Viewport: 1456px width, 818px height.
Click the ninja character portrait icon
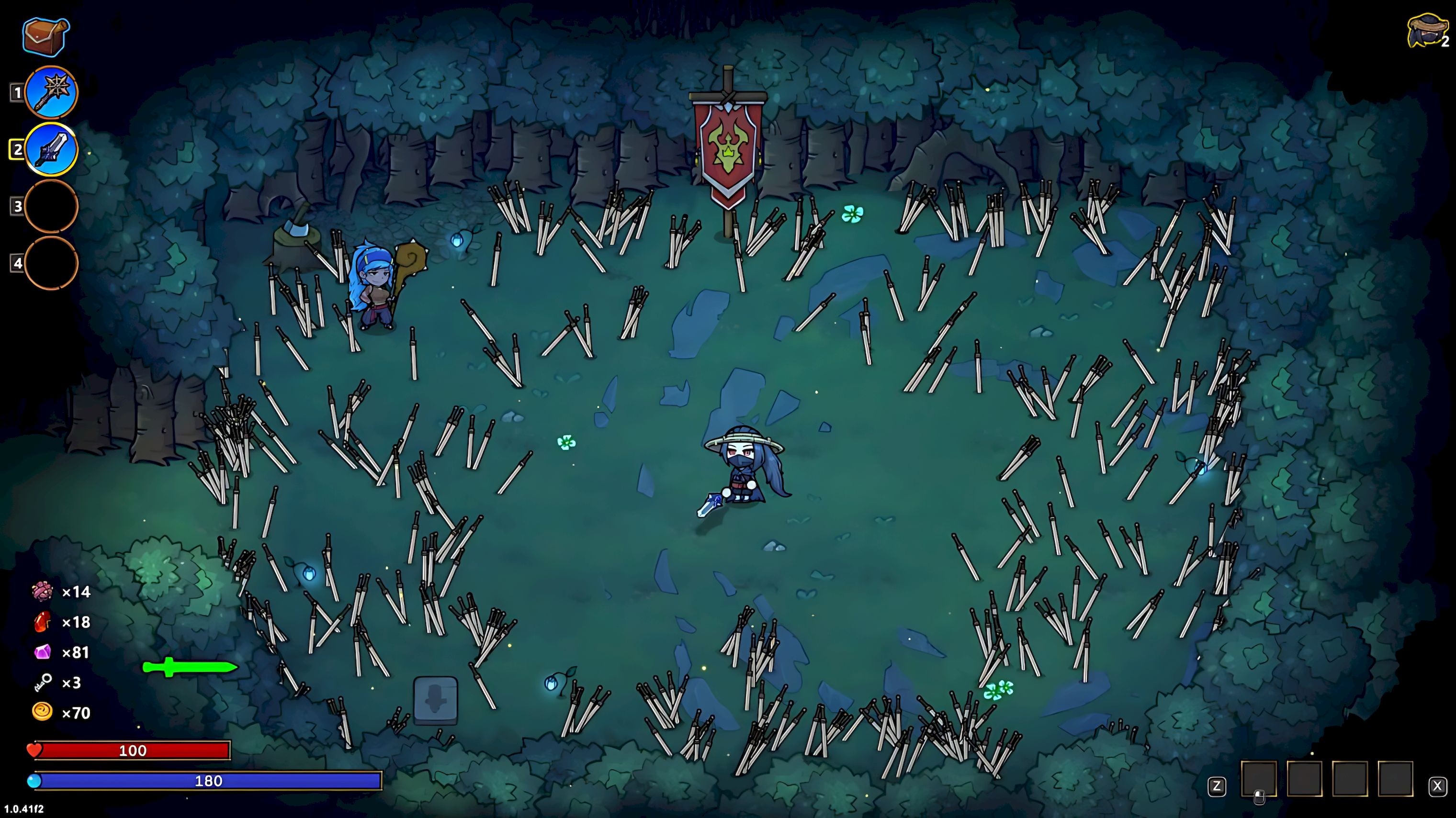(x=1424, y=31)
